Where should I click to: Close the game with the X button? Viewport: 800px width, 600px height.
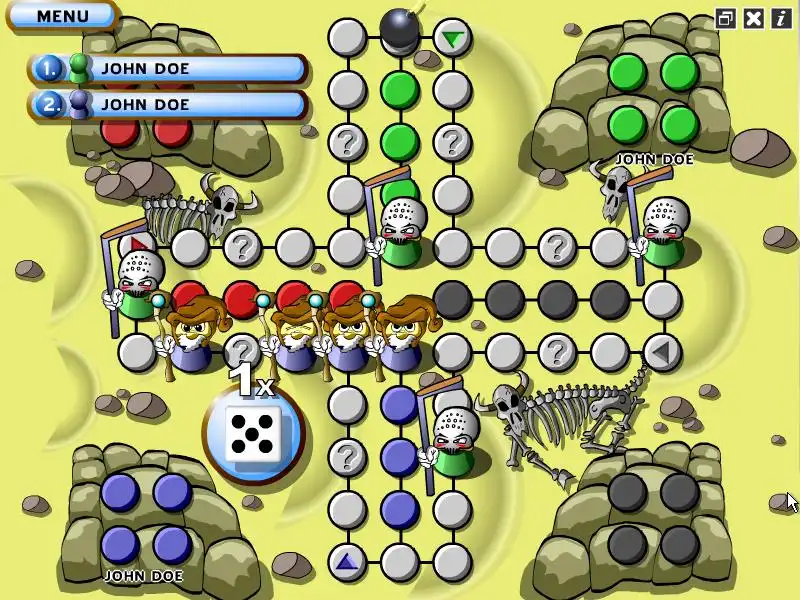pos(754,17)
